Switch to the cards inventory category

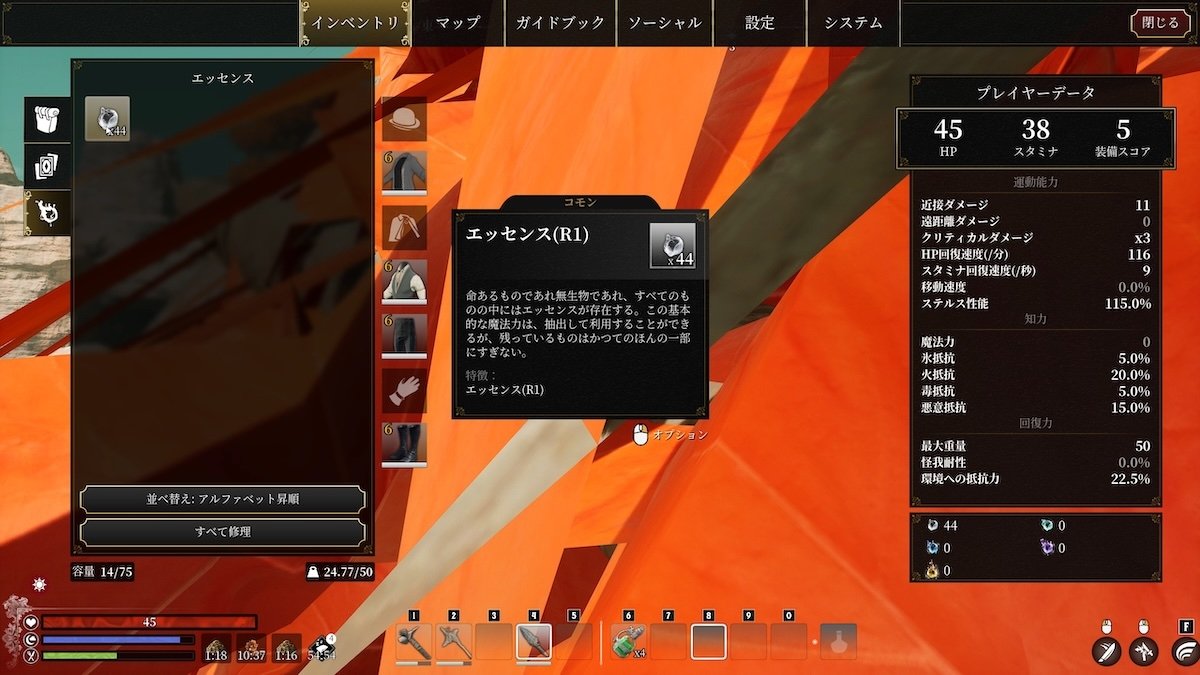[49, 166]
